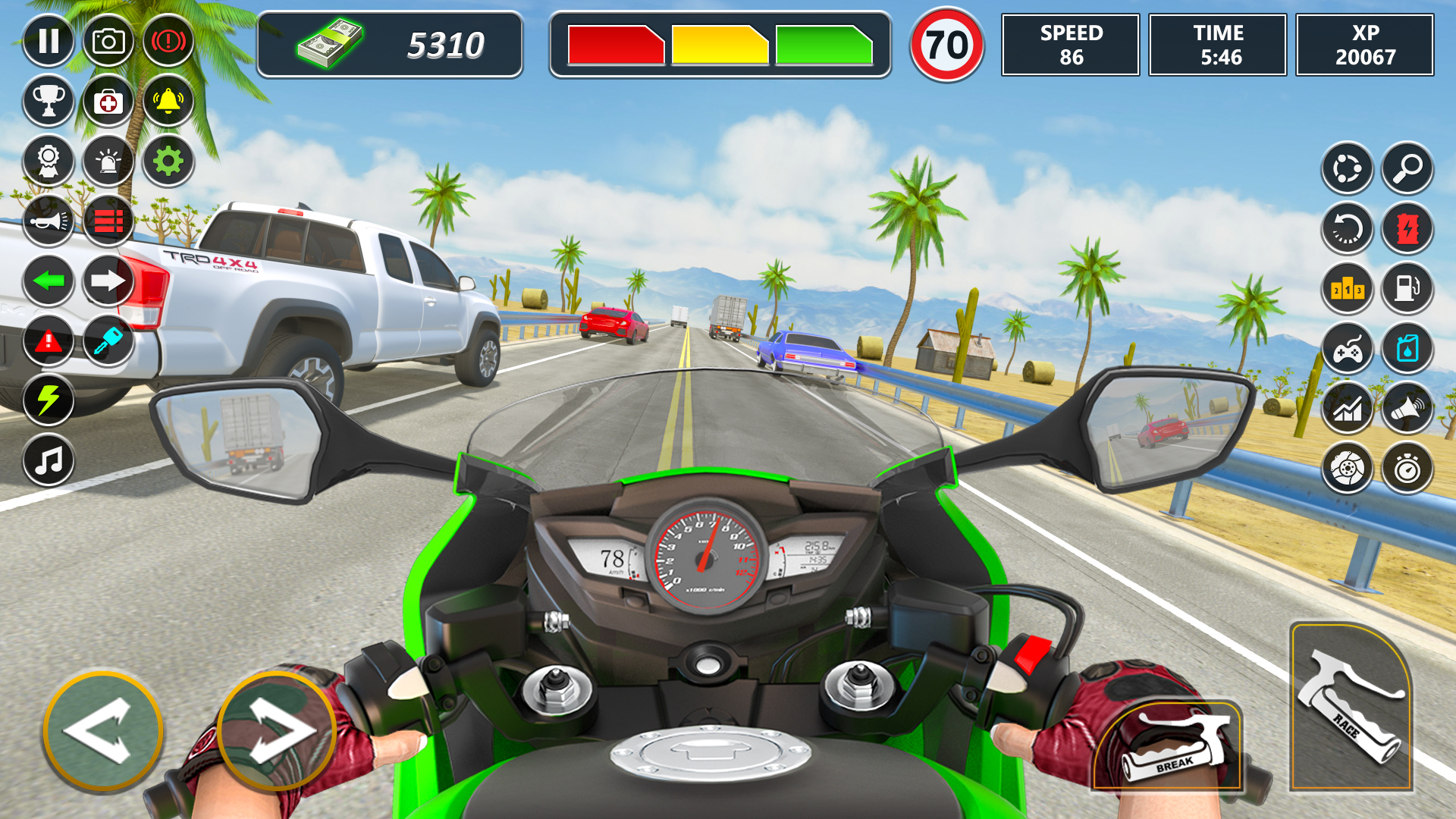
Task: Activate the right white arrow indicator
Action: [x=108, y=281]
